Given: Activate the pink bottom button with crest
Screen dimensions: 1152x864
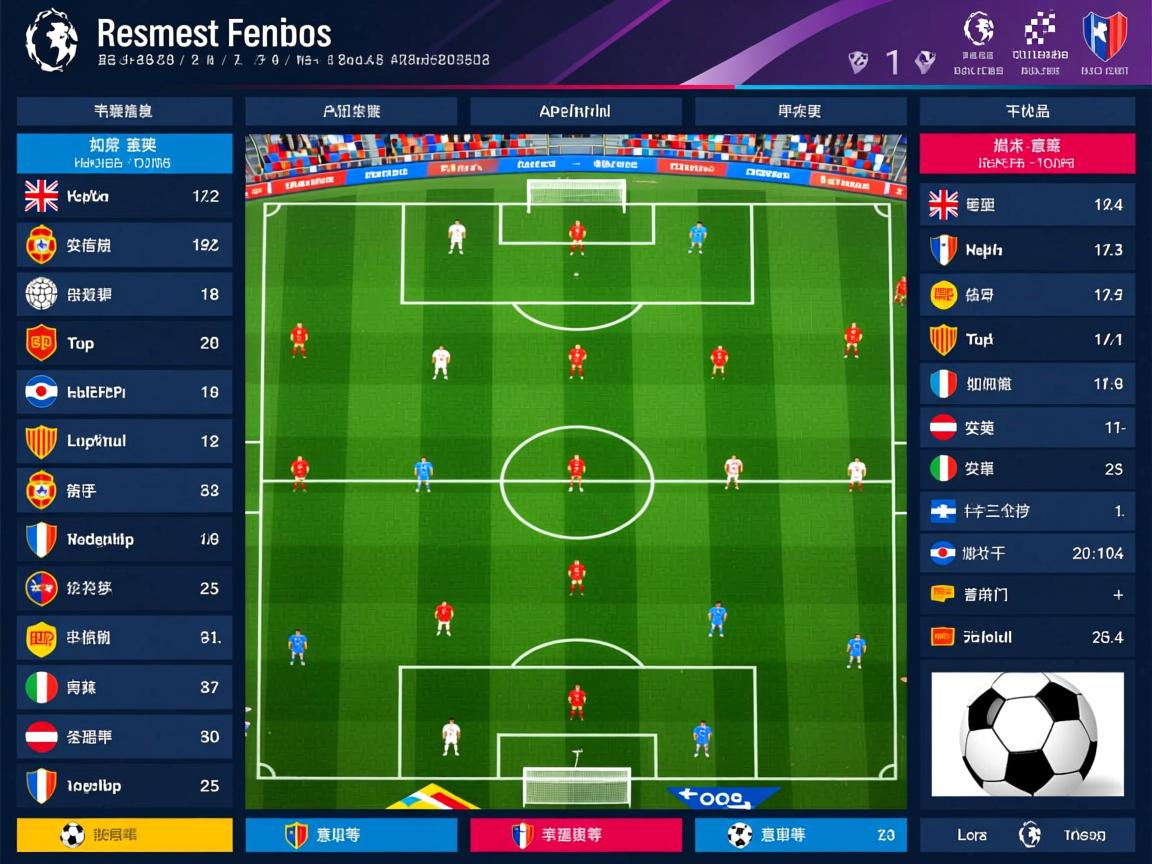Looking at the screenshot, I should [575, 835].
